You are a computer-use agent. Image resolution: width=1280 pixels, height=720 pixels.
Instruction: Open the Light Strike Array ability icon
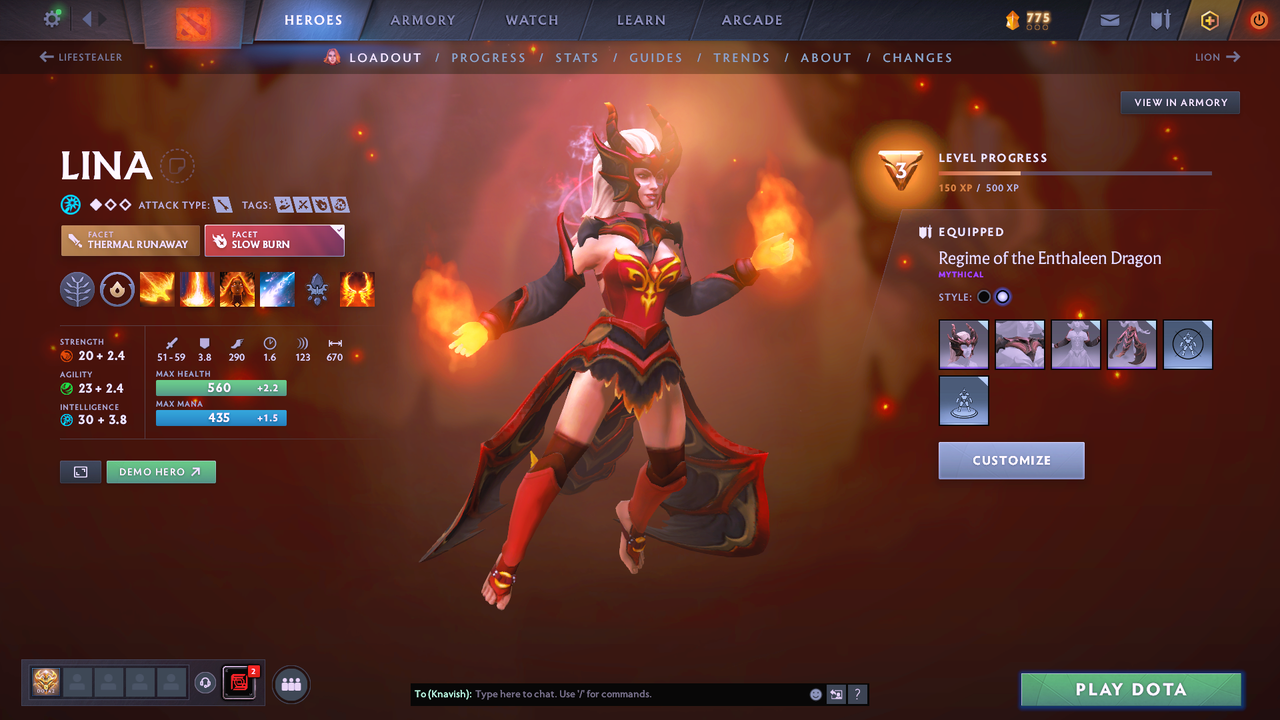(197, 290)
